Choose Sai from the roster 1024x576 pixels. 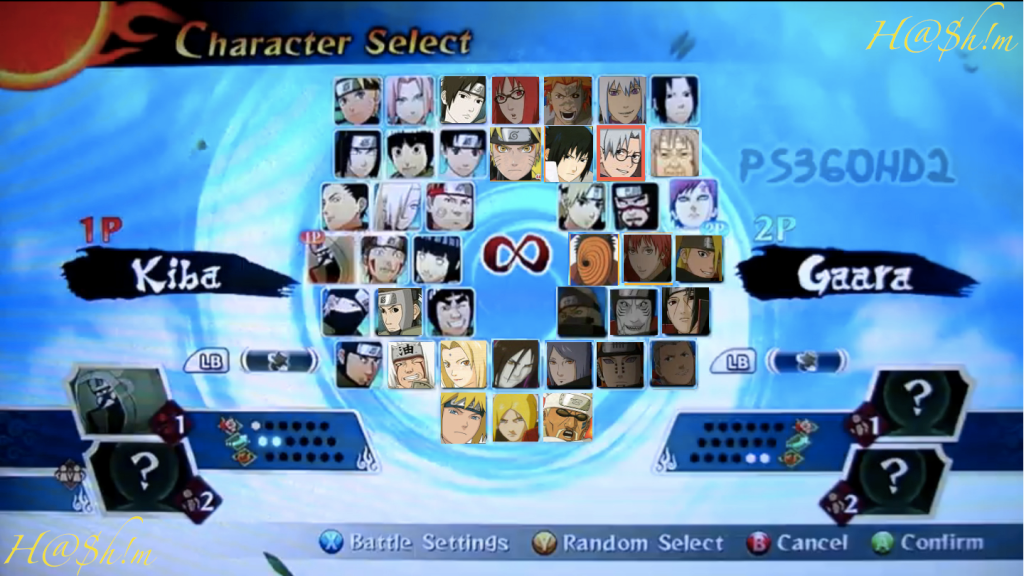[x=463, y=100]
